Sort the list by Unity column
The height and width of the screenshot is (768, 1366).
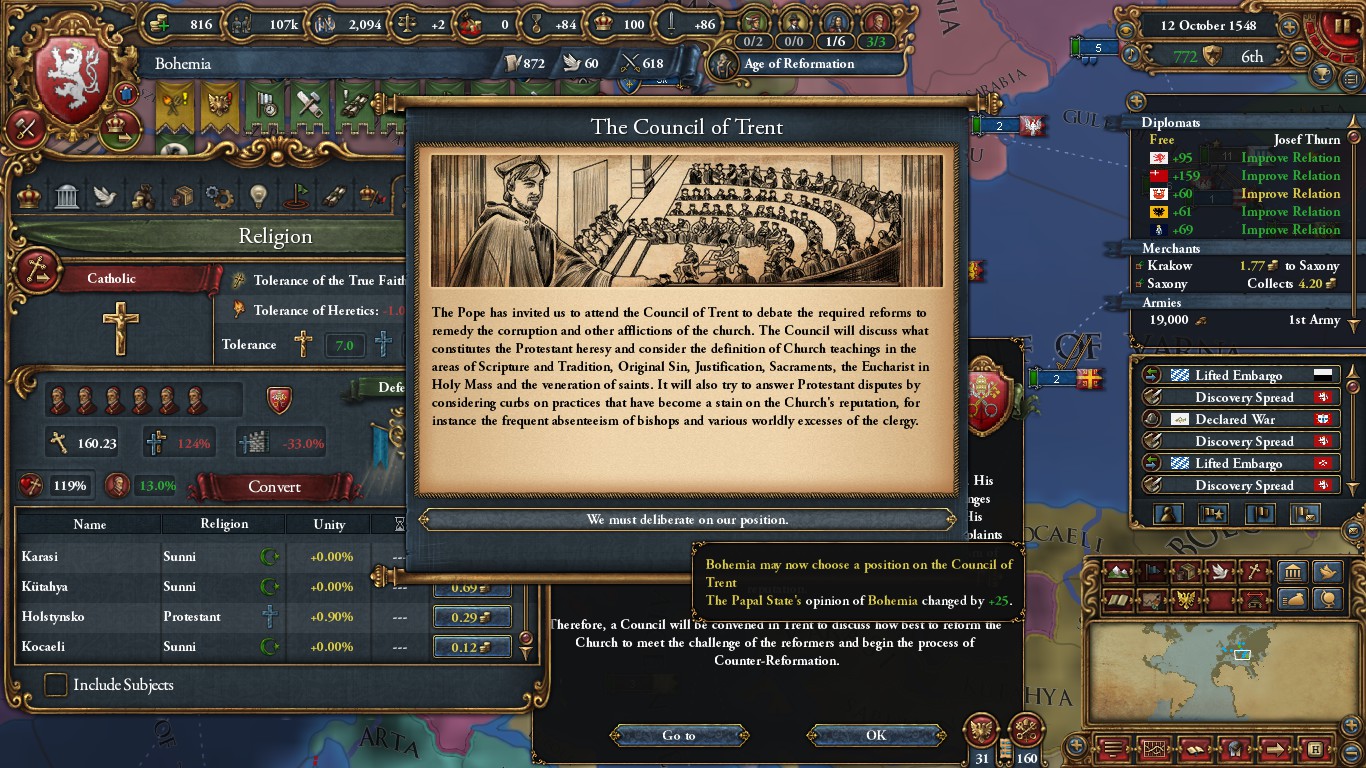click(x=329, y=524)
